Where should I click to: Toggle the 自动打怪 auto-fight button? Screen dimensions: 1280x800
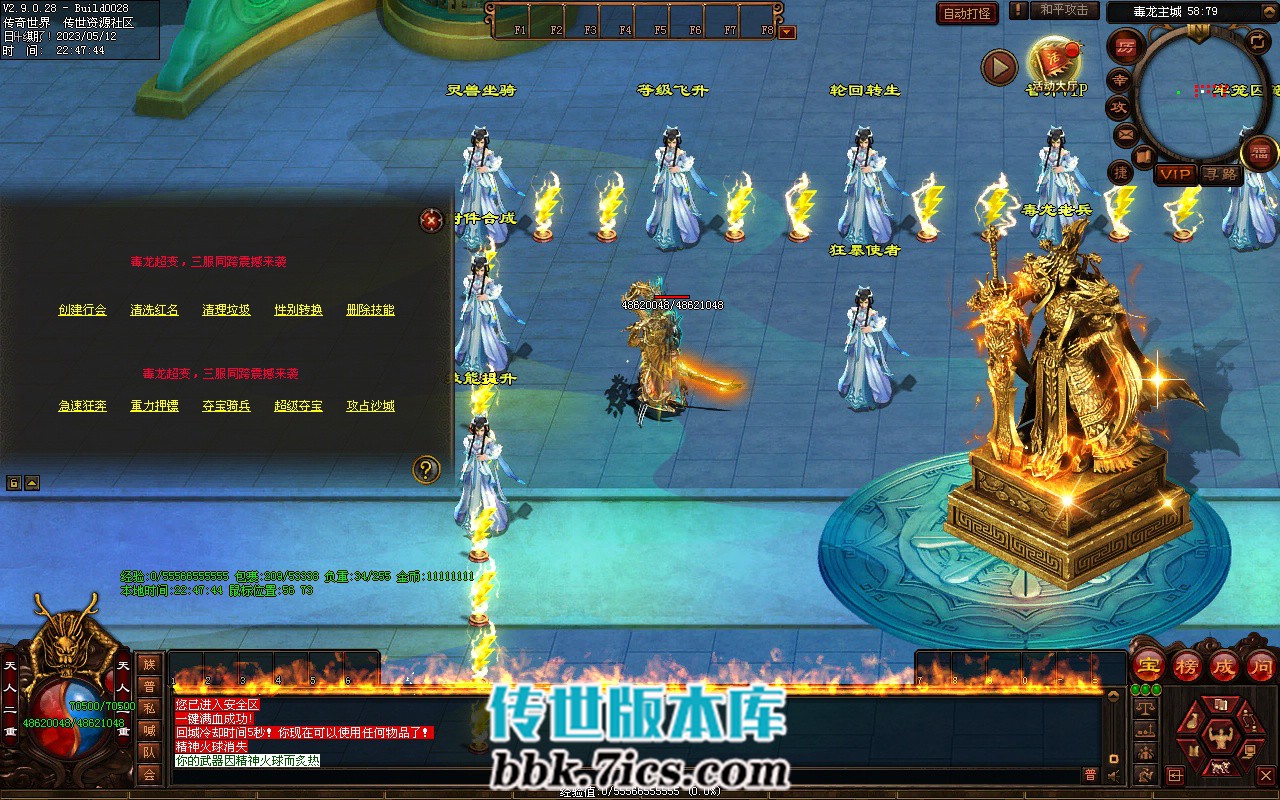click(x=967, y=13)
